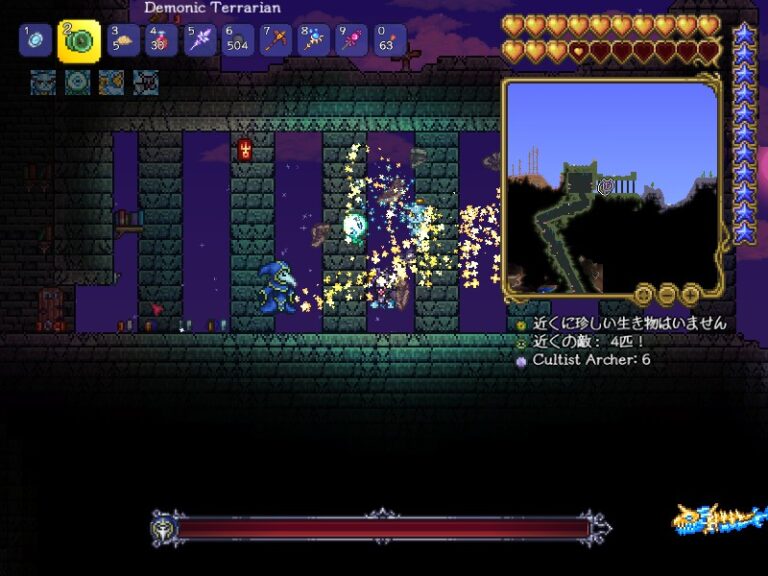
Task: Equip the pickaxe in hotbar slot 7
Action: (x=275, y=41)
